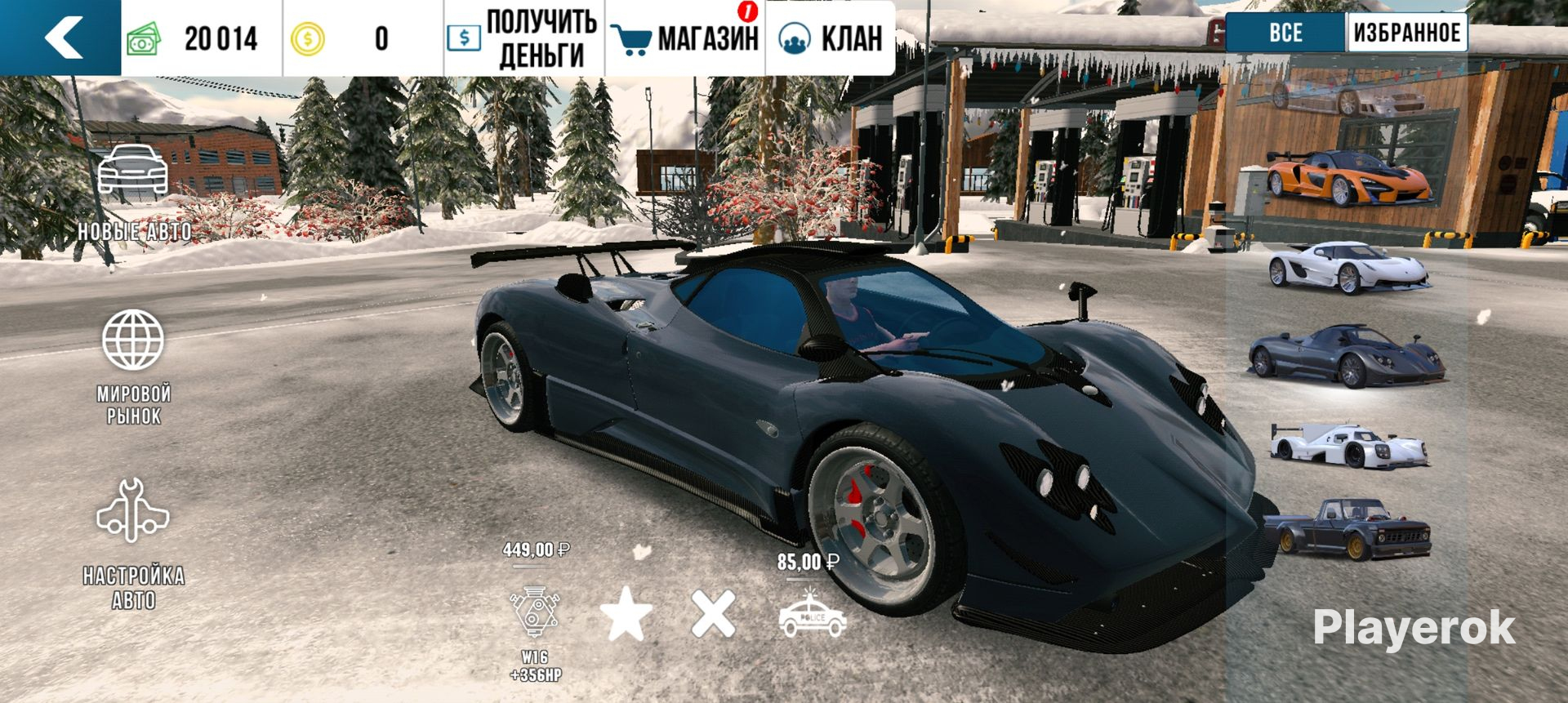Open the Клан menu

click(x=830, y=38)
